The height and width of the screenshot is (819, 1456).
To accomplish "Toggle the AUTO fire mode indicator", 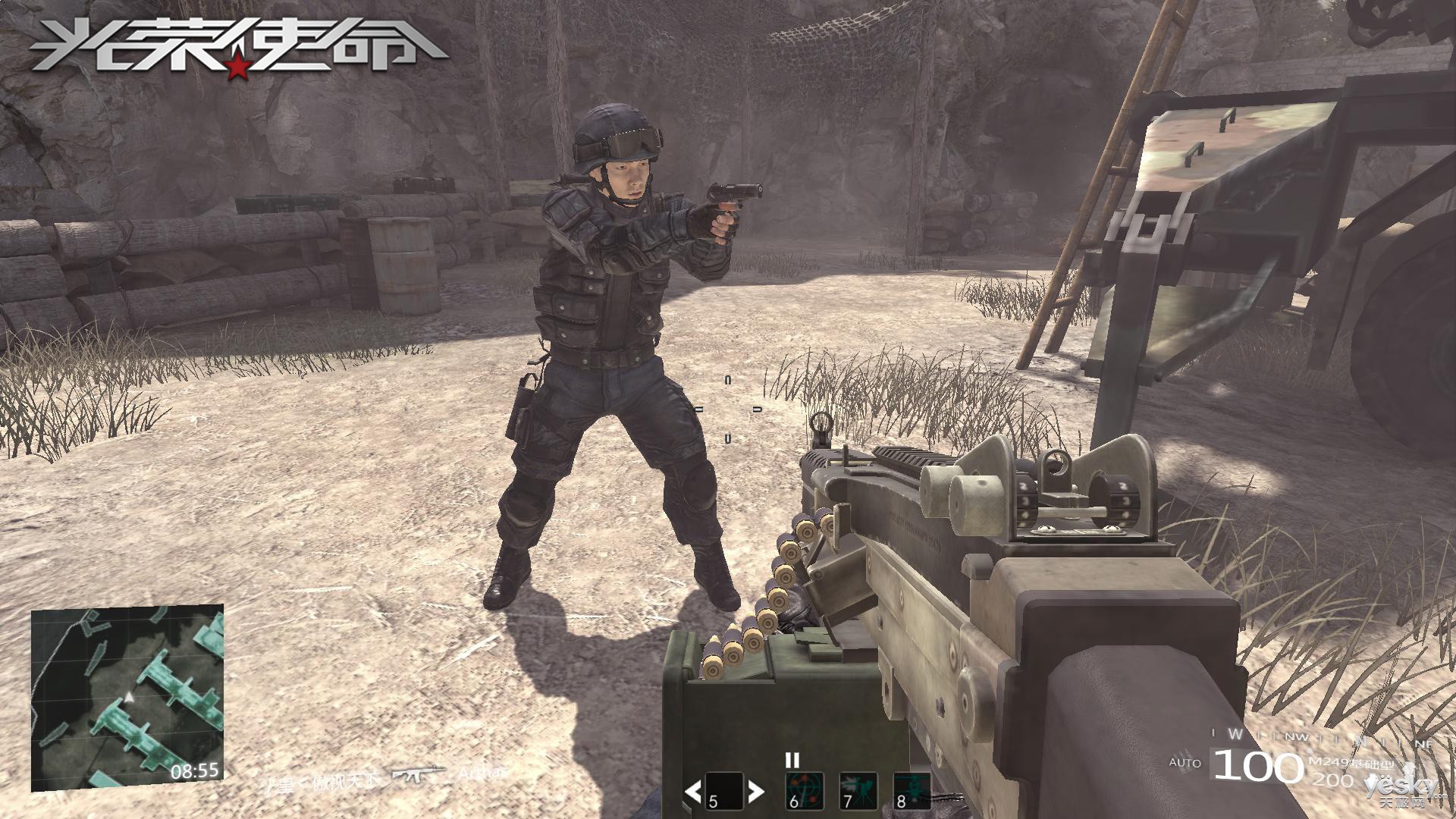I will (x=1185, y=762).
